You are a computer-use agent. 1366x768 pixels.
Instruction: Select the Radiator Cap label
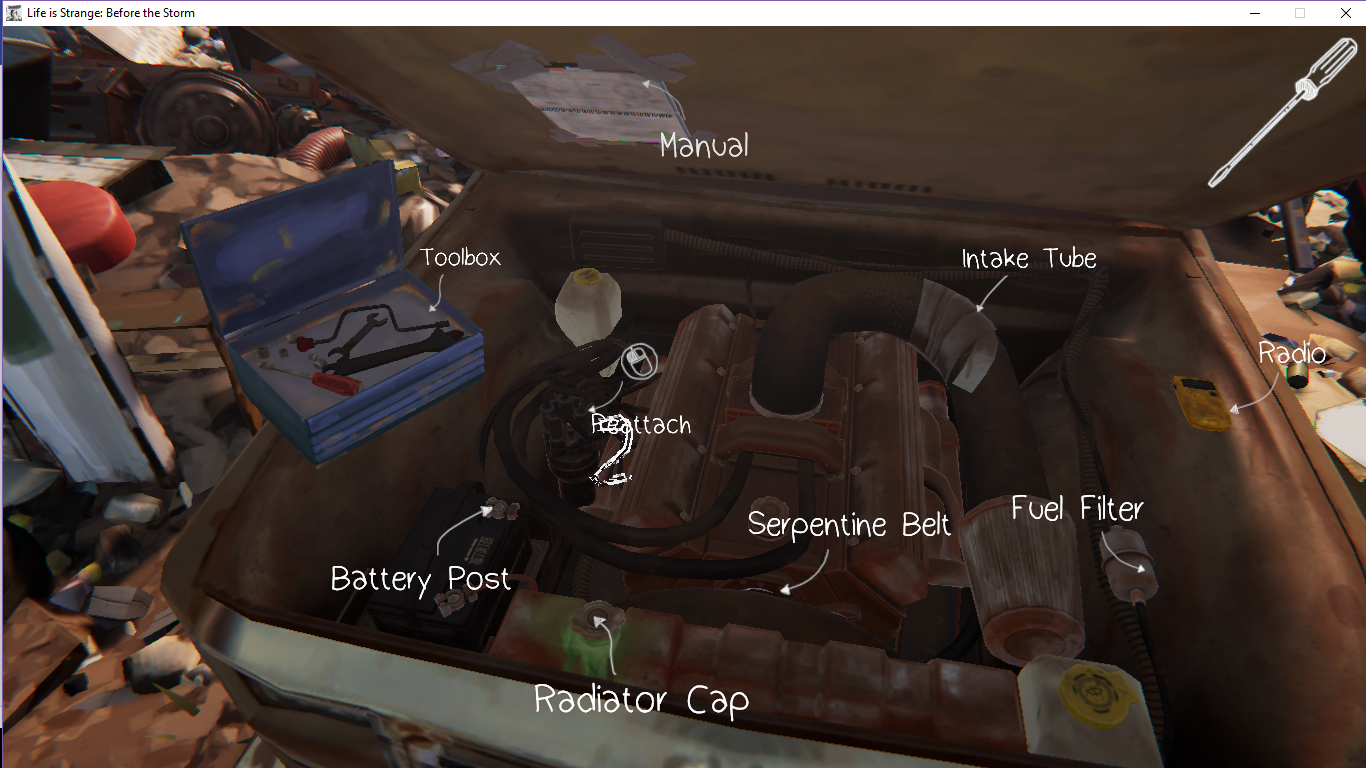641,699
